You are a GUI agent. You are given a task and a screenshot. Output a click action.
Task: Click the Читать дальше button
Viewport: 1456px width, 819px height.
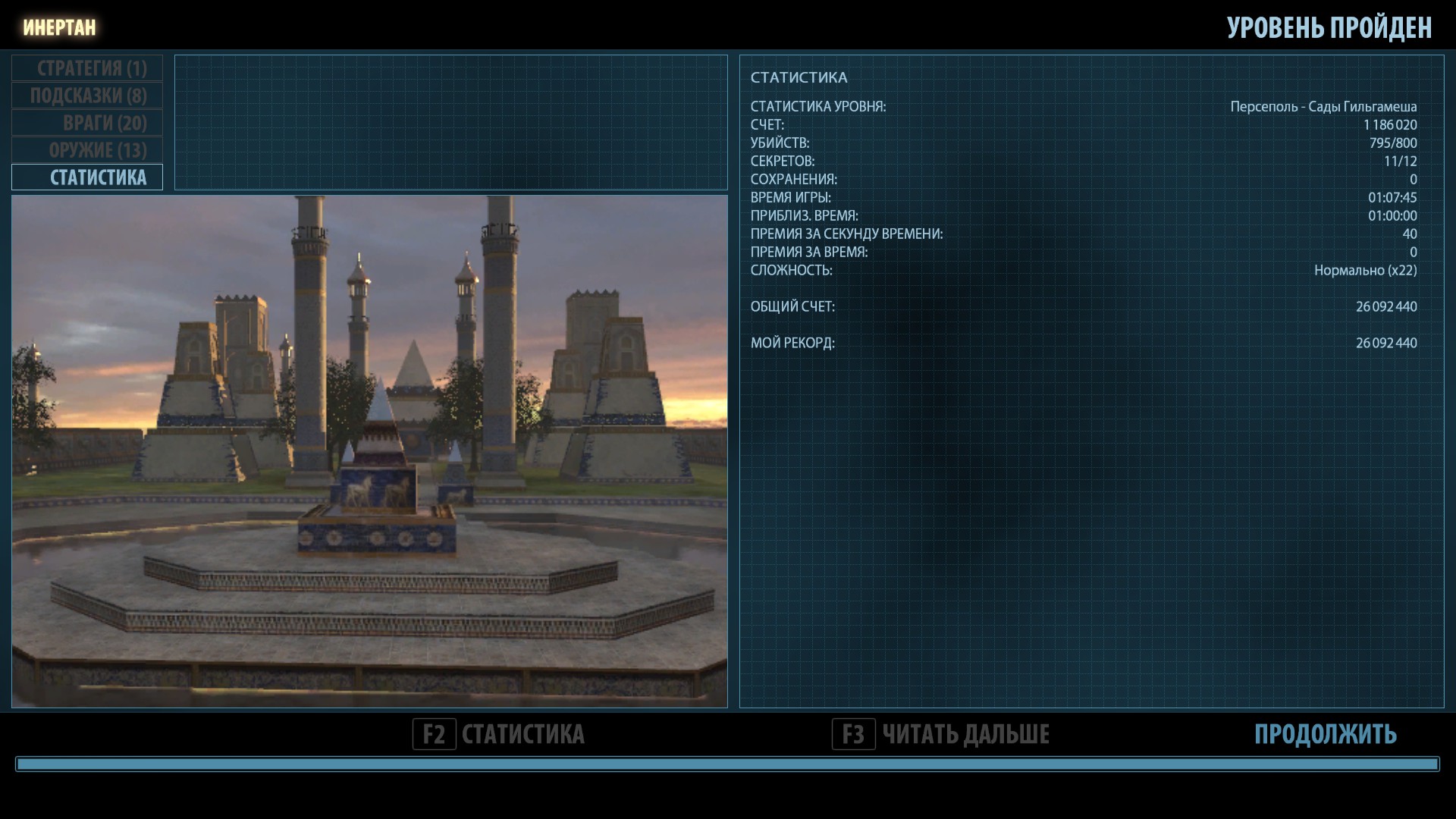click(x=940, y=734)
